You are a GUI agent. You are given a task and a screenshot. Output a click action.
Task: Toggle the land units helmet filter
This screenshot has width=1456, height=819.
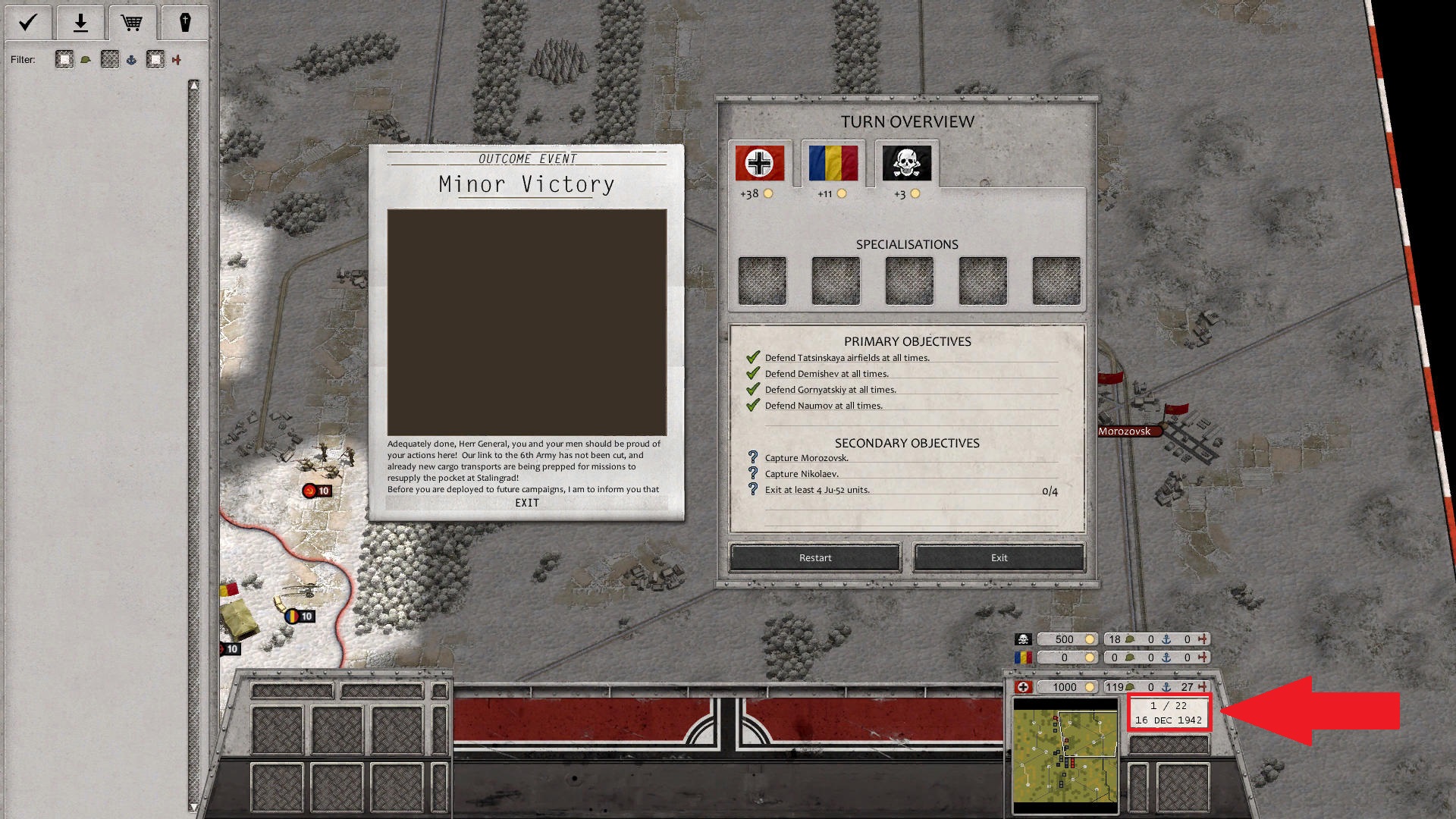tap(65, 60)
